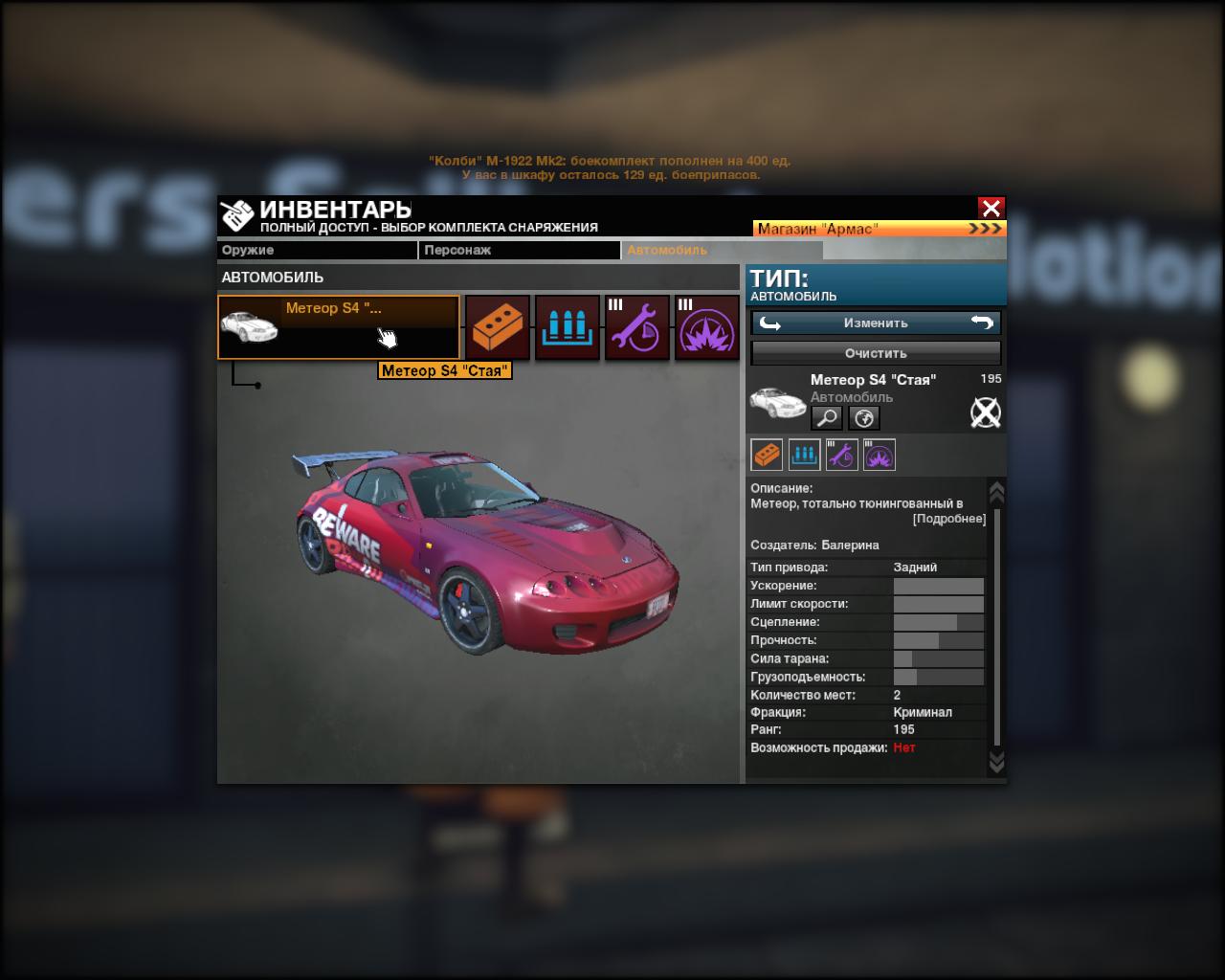Click the small blue ammo icon in details panel

[x=804, y=455]
